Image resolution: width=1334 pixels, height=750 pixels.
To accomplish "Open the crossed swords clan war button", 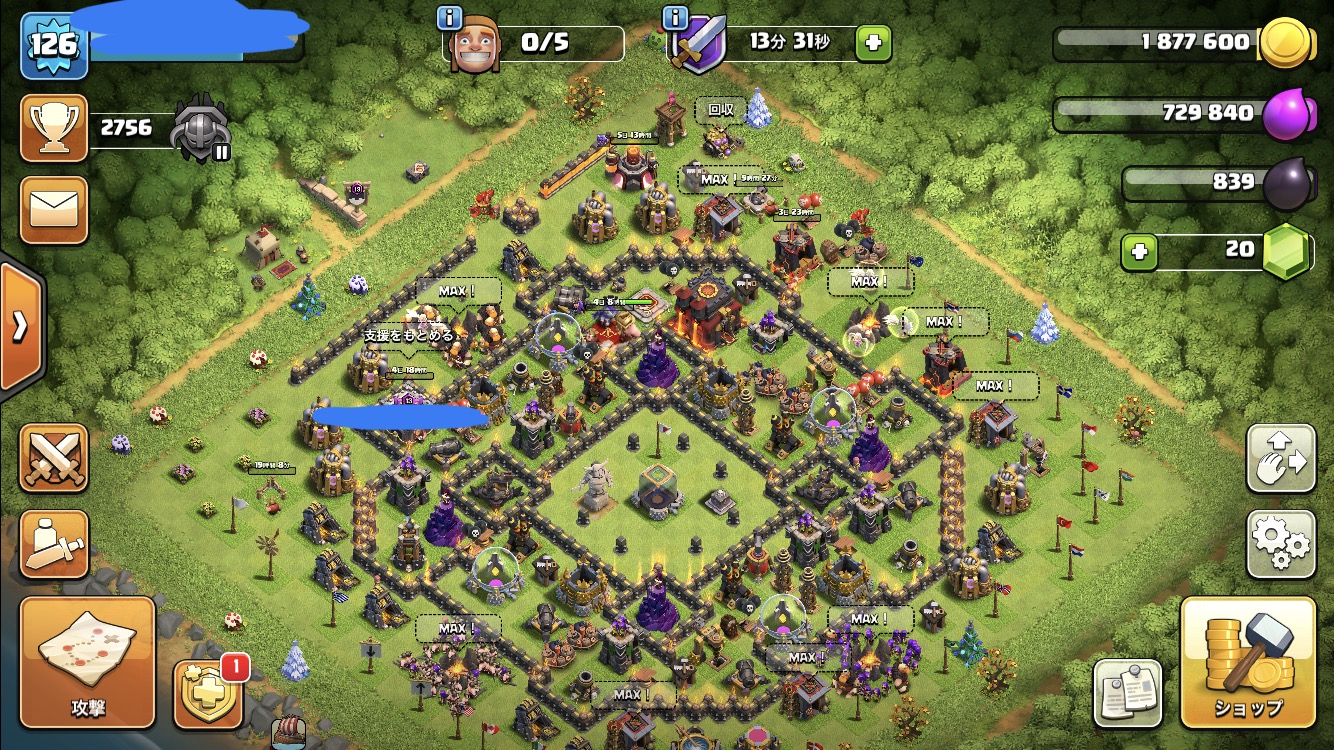I will click(54, 458).
